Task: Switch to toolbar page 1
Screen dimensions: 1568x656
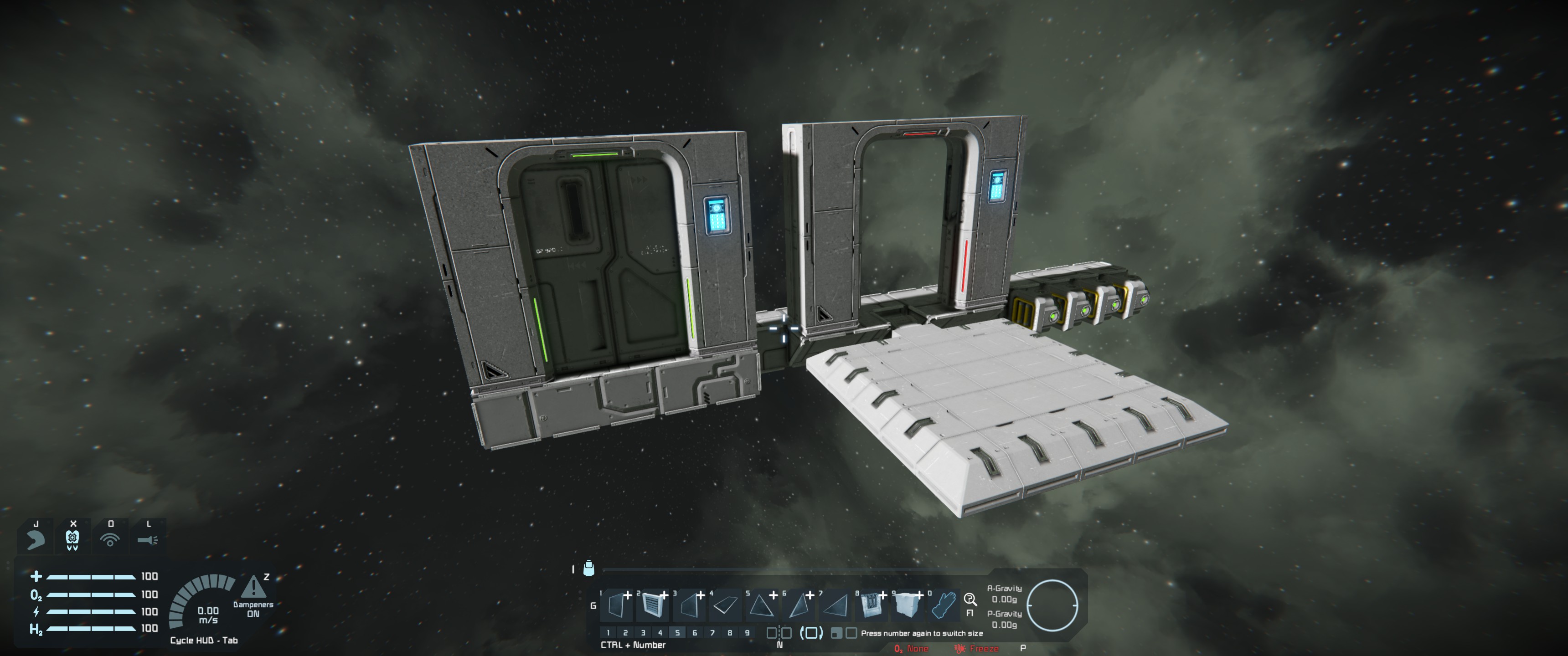Action: pyautogui.click(x=608, y=633)
